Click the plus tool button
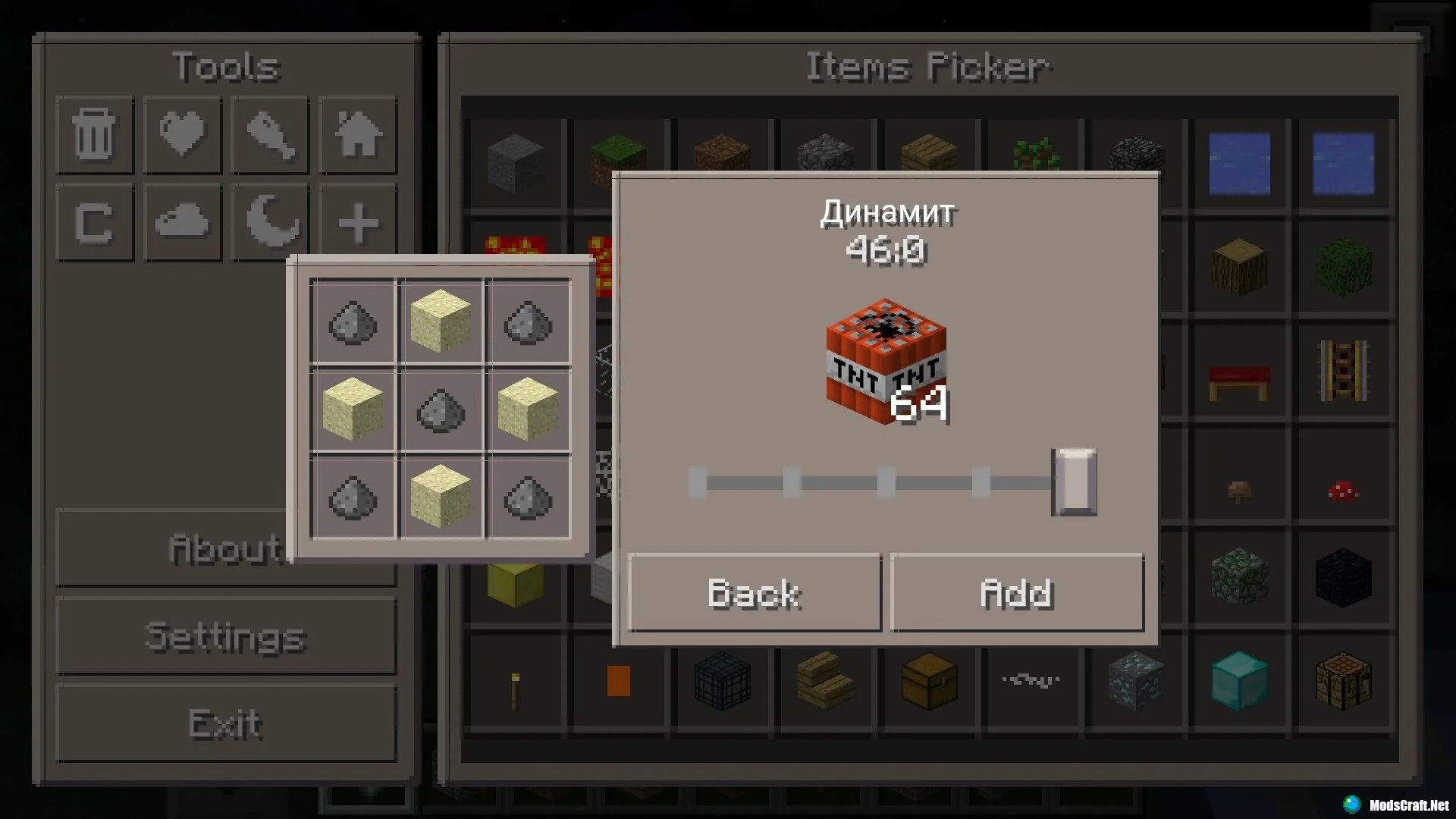Screen dimensions: 1456x819 [x=358, y=223]
